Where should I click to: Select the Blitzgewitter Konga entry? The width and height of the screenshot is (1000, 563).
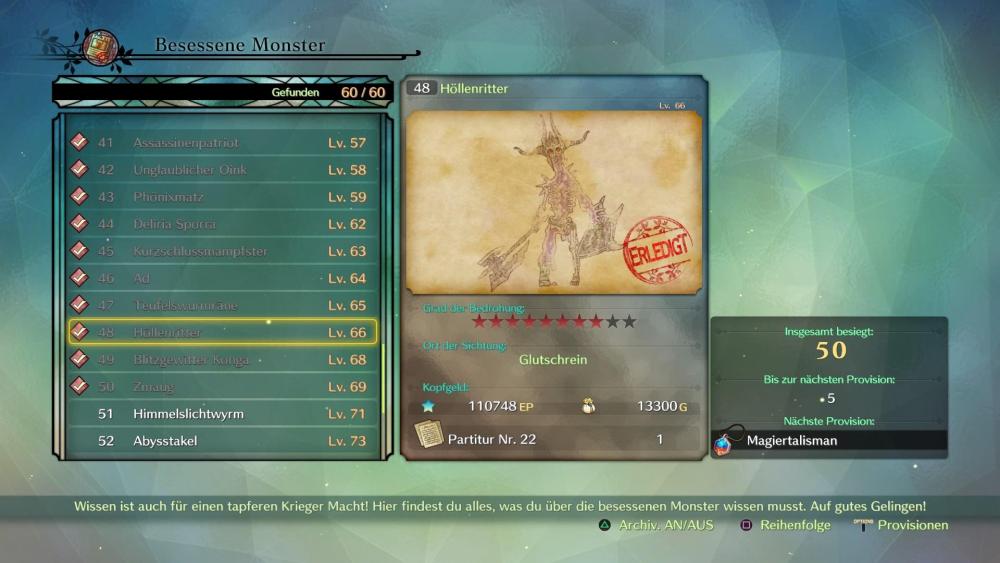point(222,359)
